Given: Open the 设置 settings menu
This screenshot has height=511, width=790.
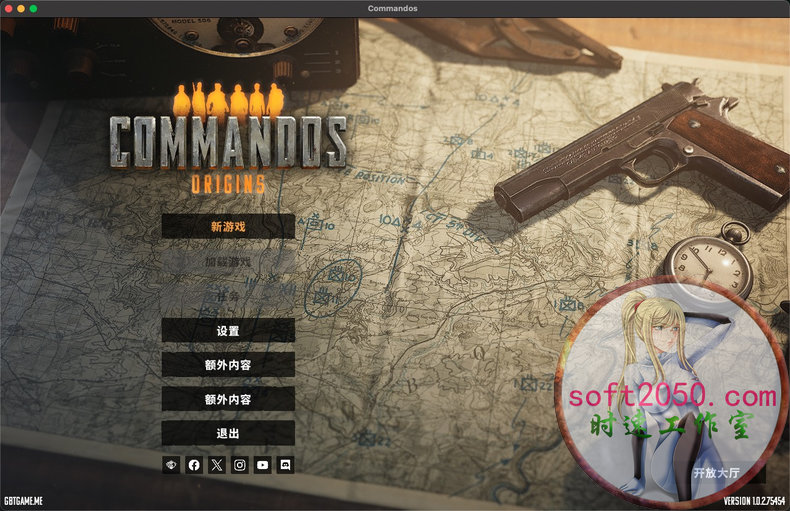Looking at the screenshot, I should coord(228,331).
